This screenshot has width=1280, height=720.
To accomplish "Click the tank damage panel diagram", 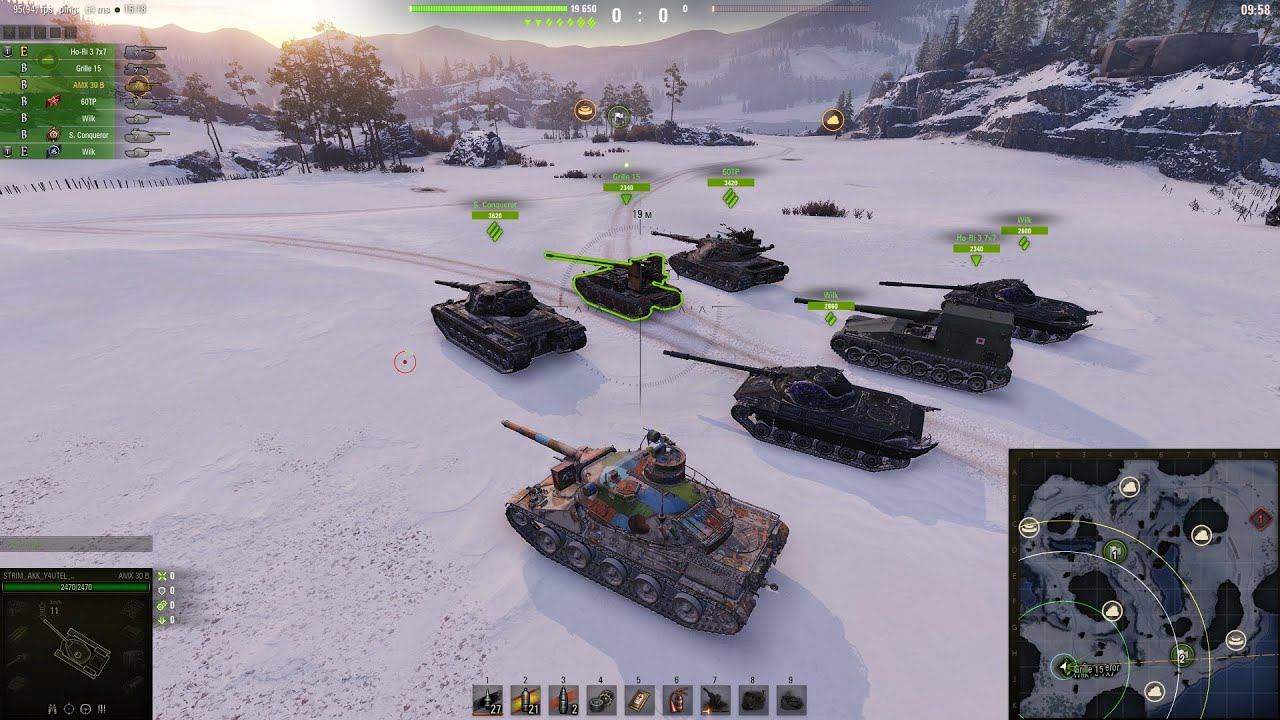I will point(76,646).
